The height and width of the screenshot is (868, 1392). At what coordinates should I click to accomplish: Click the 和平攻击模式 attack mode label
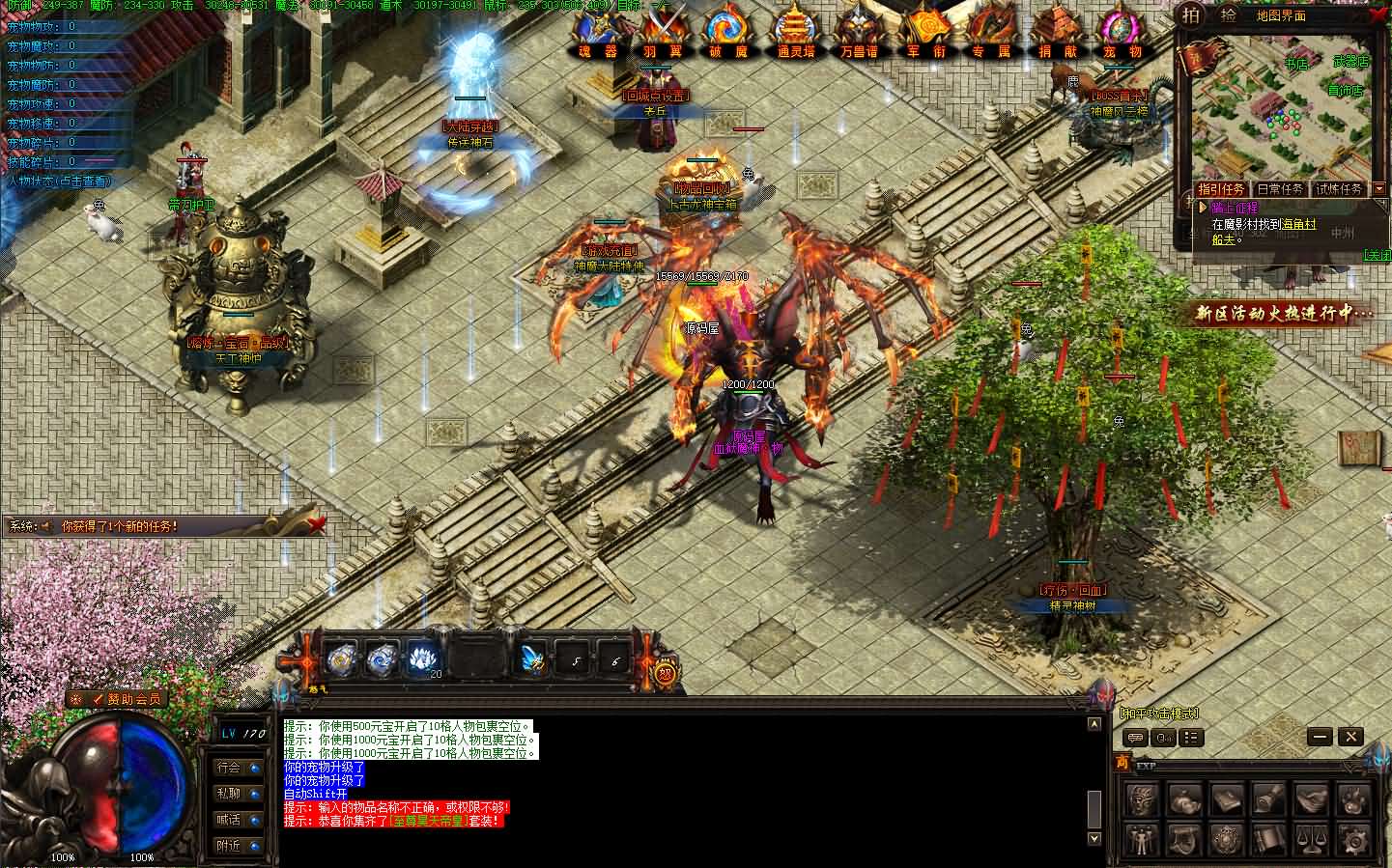(x=1158, y=714)
